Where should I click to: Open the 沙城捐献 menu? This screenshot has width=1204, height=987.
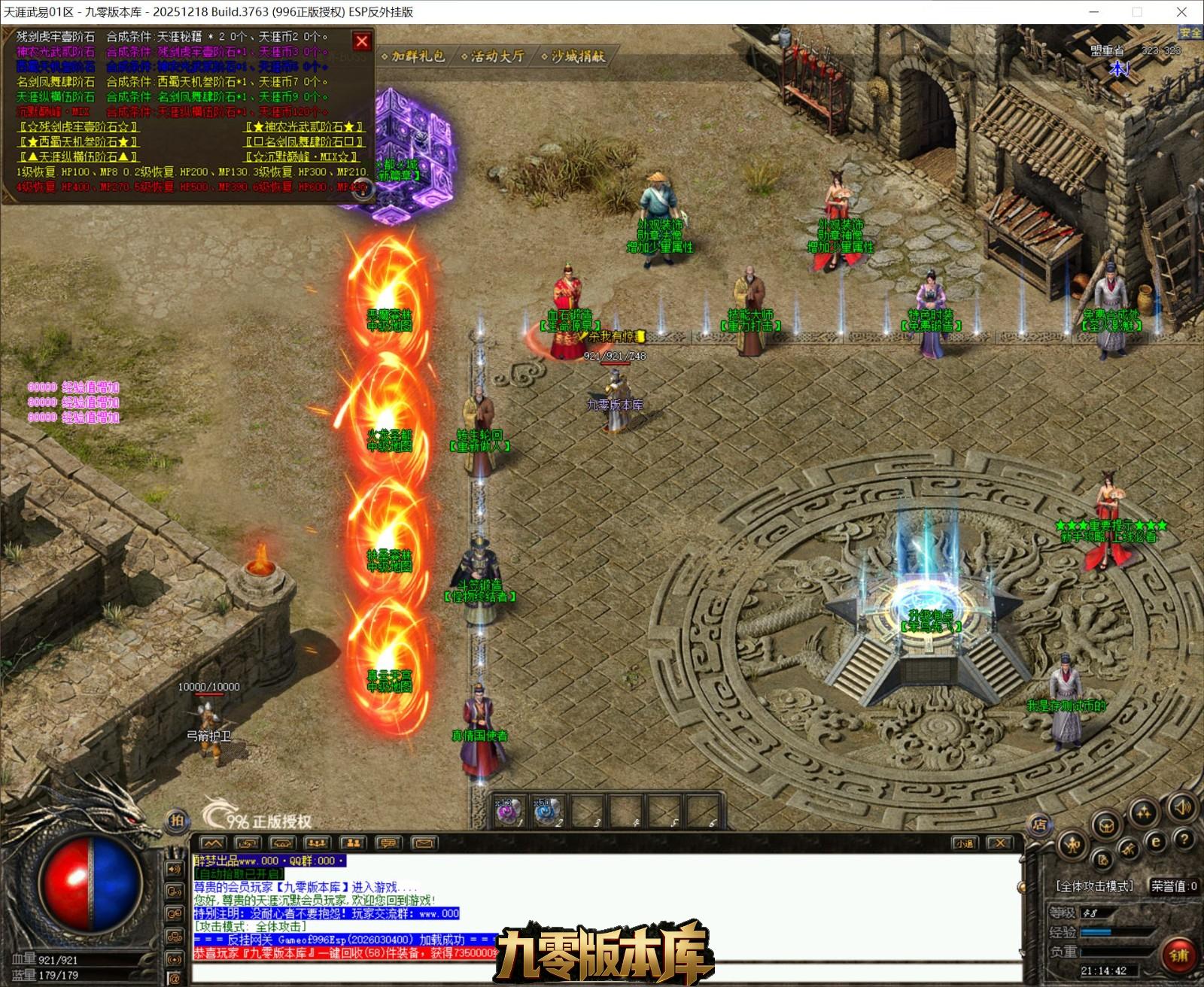point(573,56)
